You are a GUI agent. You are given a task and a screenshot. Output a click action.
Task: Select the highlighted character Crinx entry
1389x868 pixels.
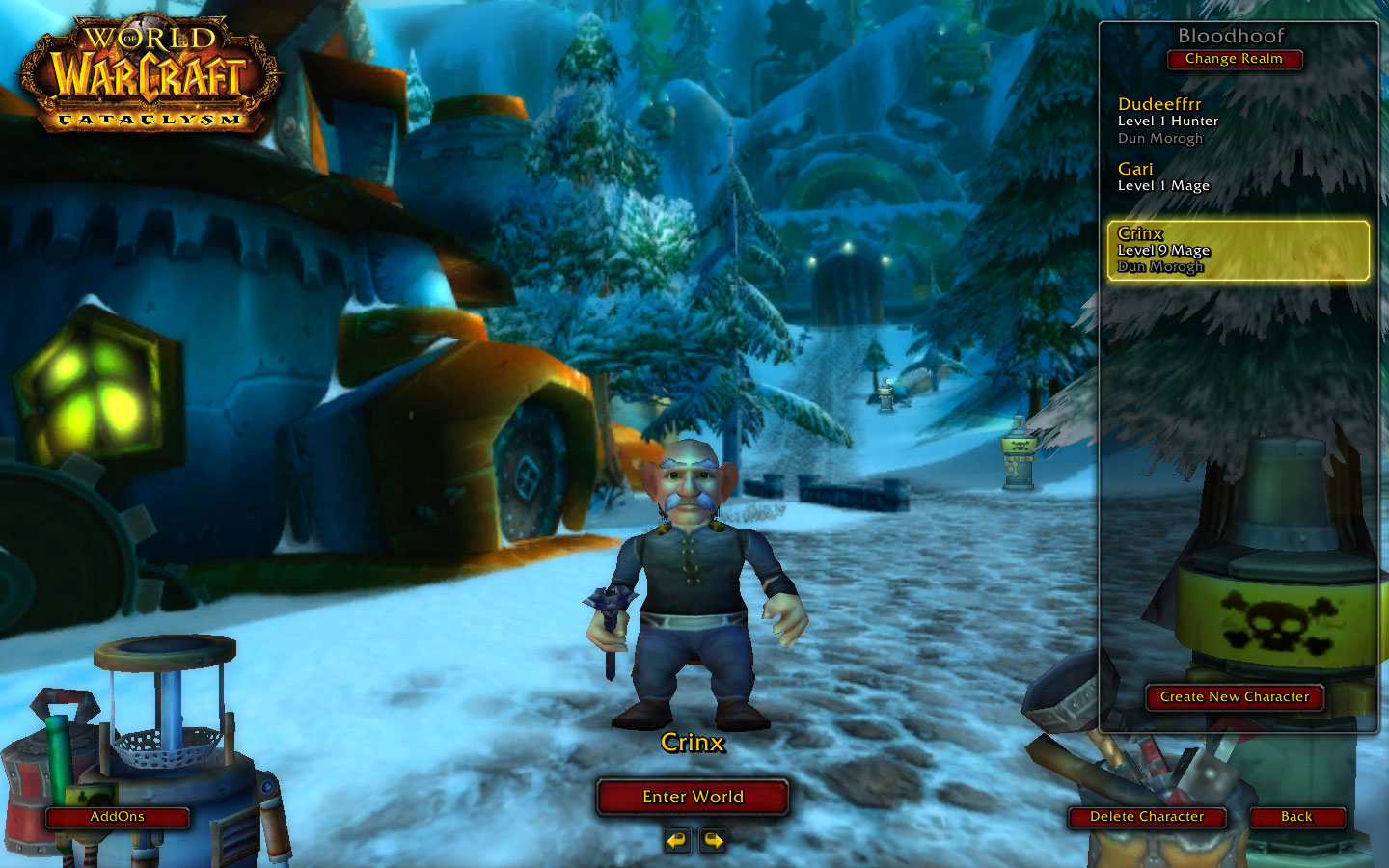(1238, 250)
